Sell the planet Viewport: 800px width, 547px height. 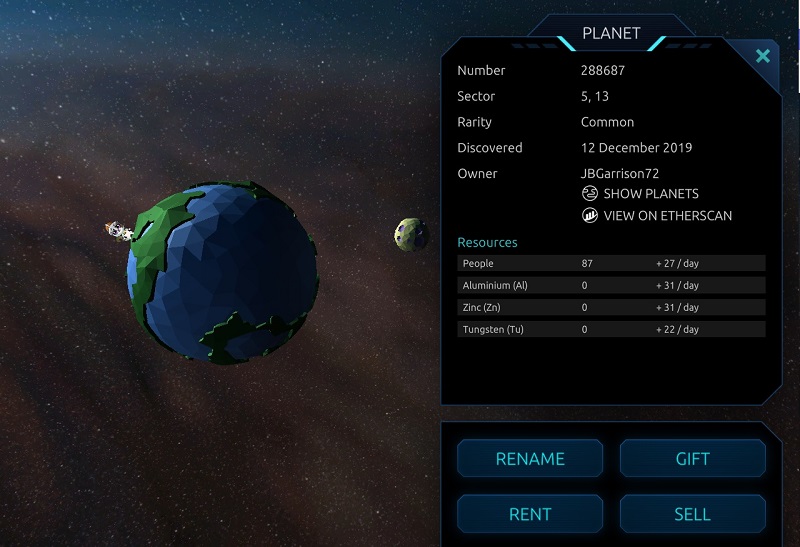point(692,514)
